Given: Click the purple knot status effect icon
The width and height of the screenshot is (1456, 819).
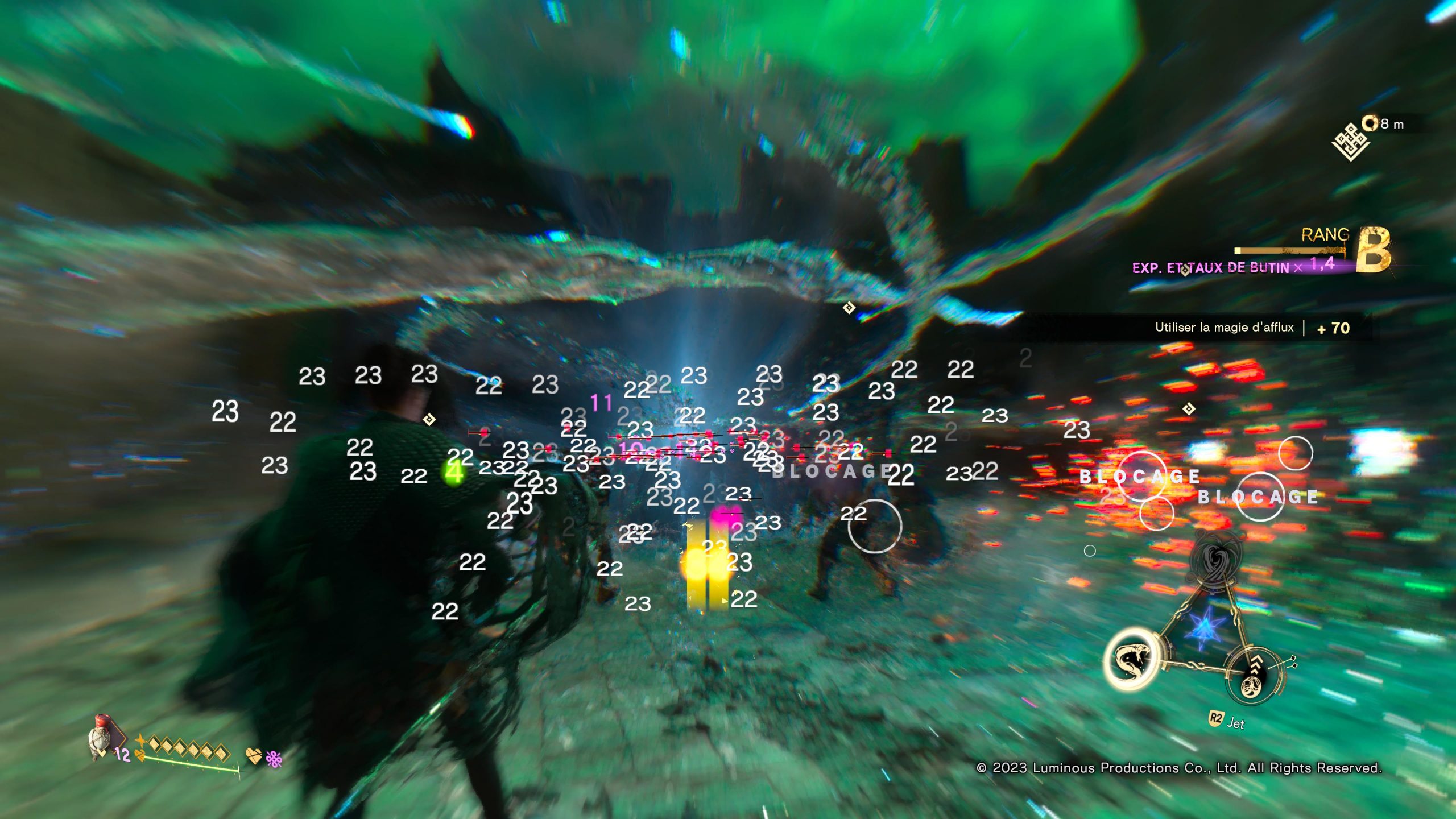Looking at the screenshot, I should pyautogui.click(x=274, y=758).
